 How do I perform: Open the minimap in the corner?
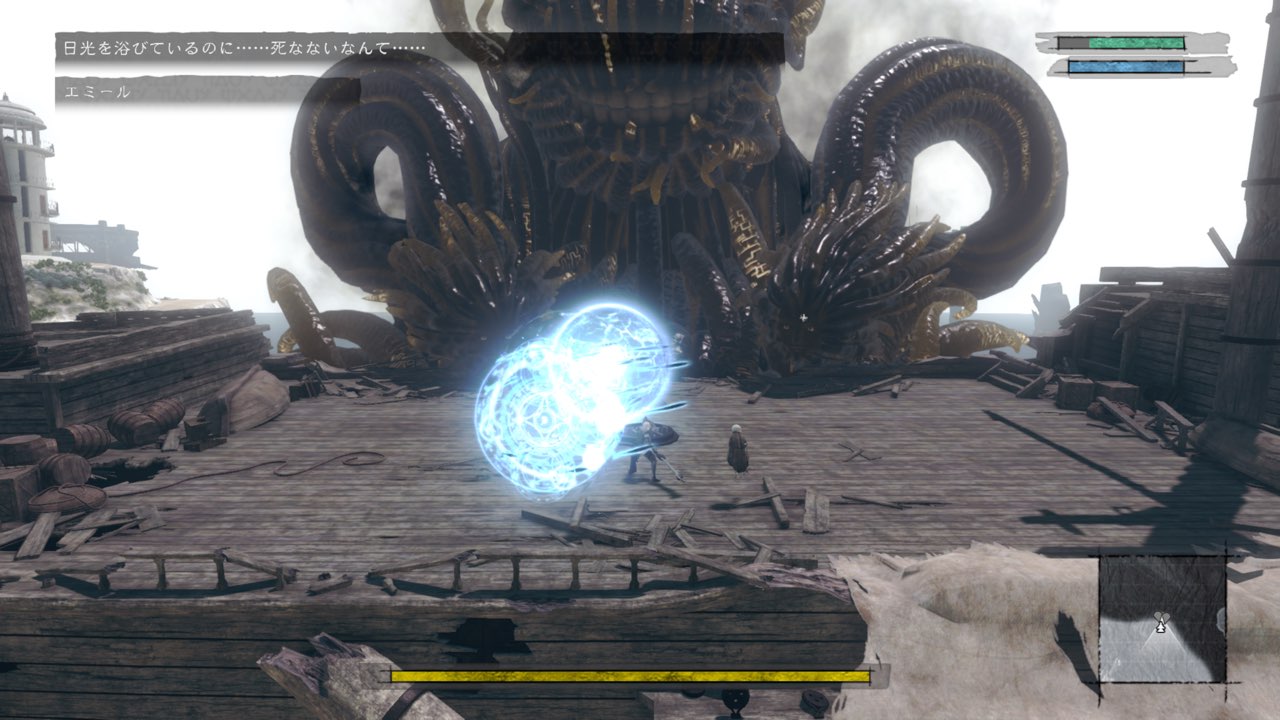click(1162, 619)
